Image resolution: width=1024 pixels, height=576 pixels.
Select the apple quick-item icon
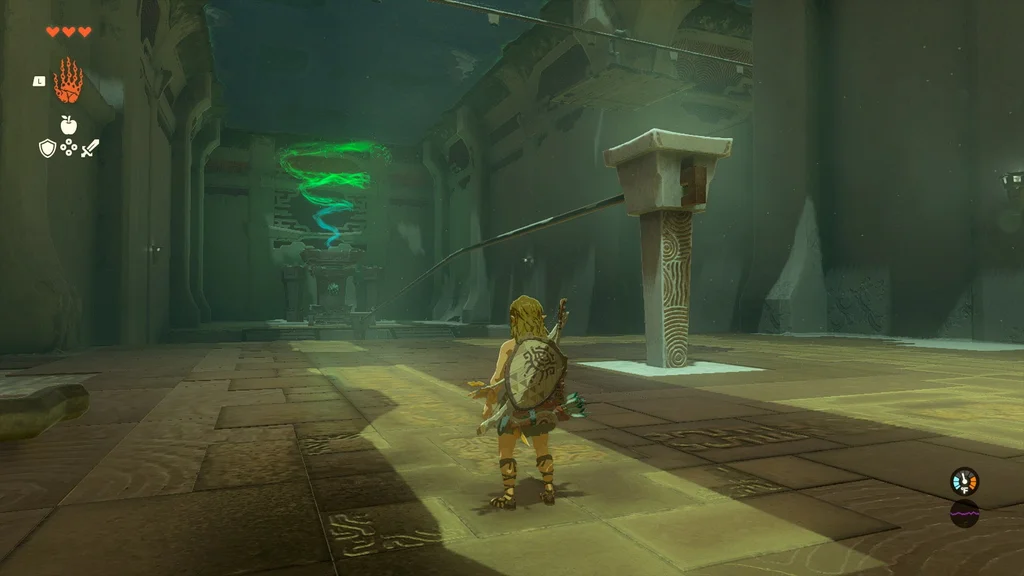pos(68,125)
